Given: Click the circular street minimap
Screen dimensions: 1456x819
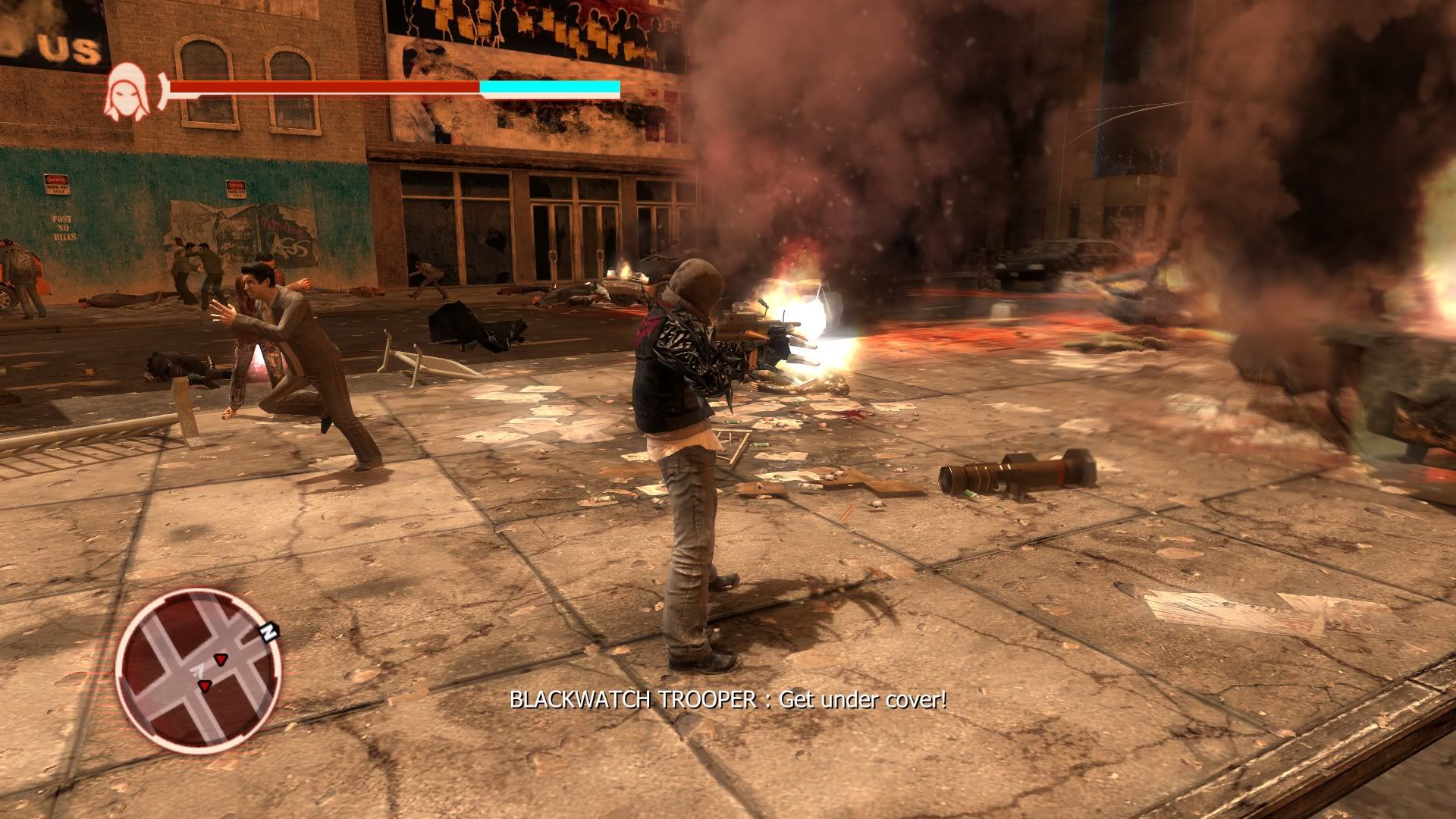Looking at the screenshot, I should pos(198,671).
